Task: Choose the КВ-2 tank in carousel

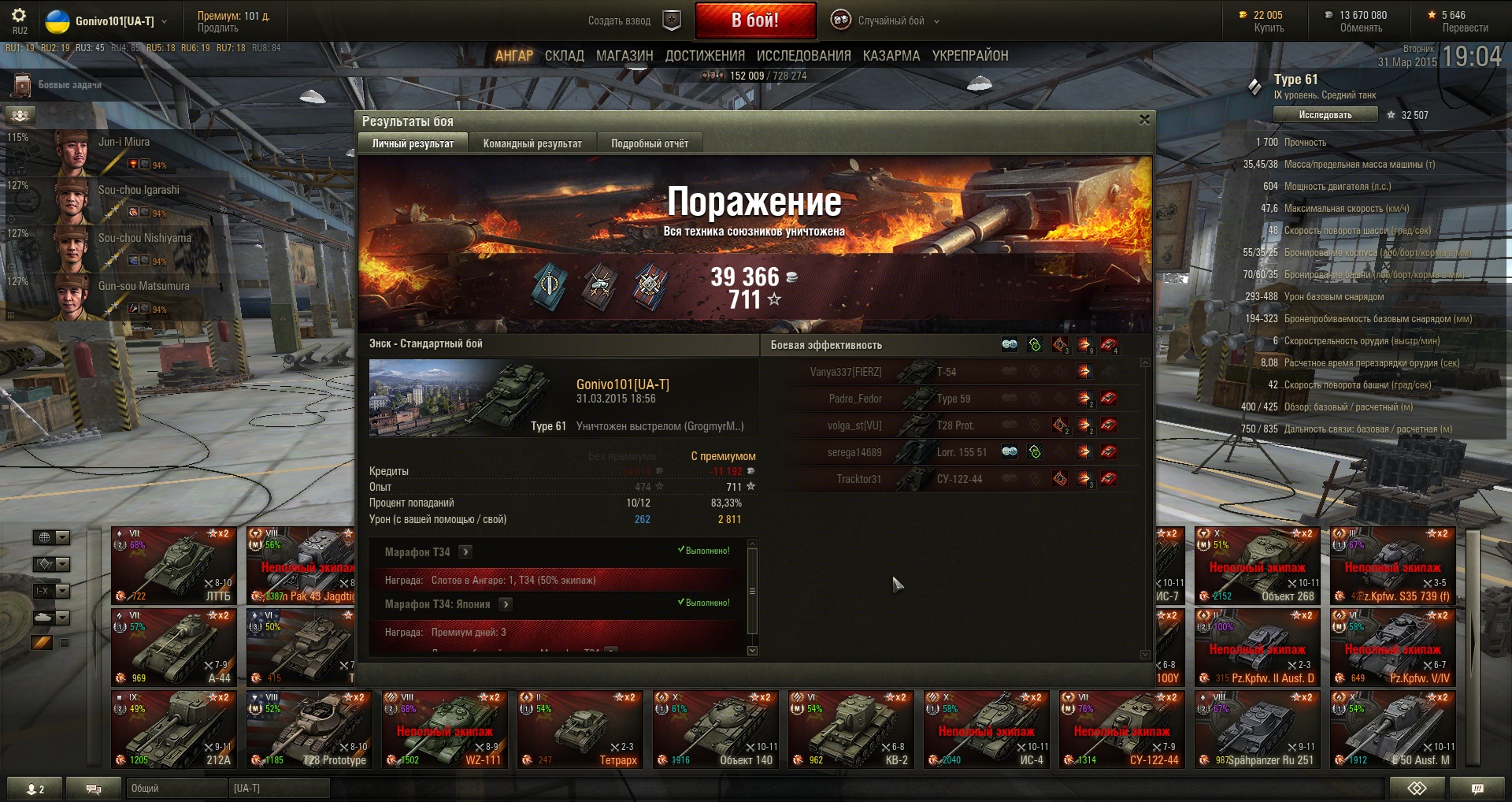Action: (850, 730)
